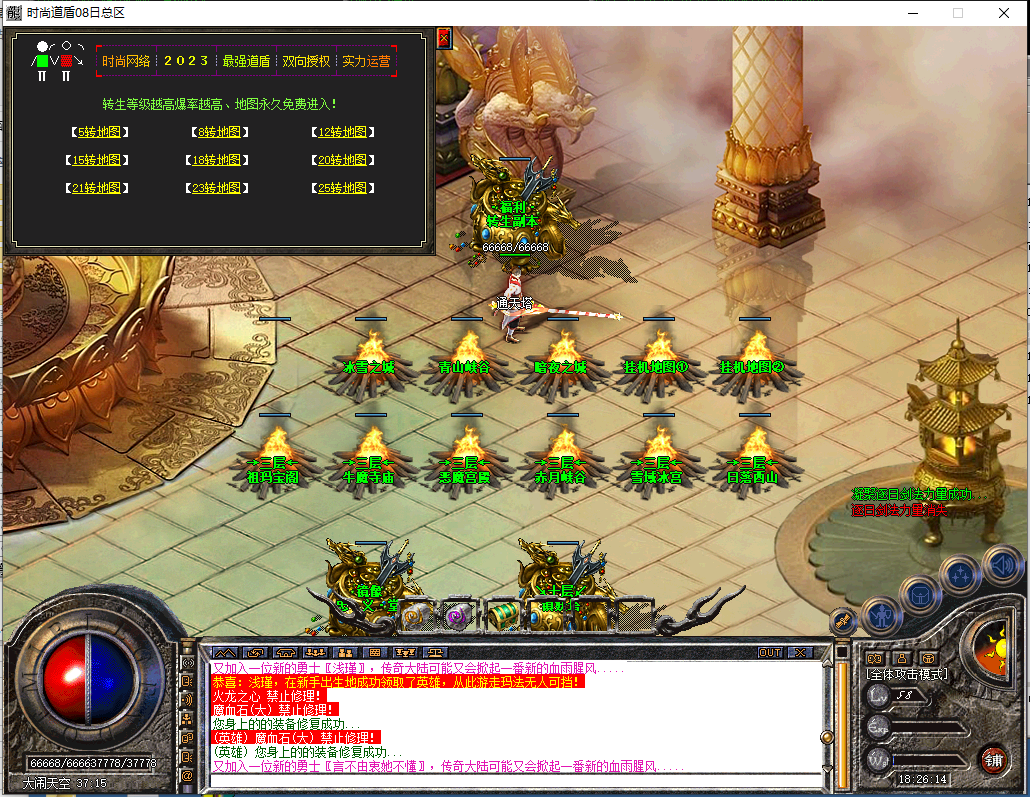1030x797 pixels.
Task: Click the 18转地图 link
Action: [x=219, y=160]
